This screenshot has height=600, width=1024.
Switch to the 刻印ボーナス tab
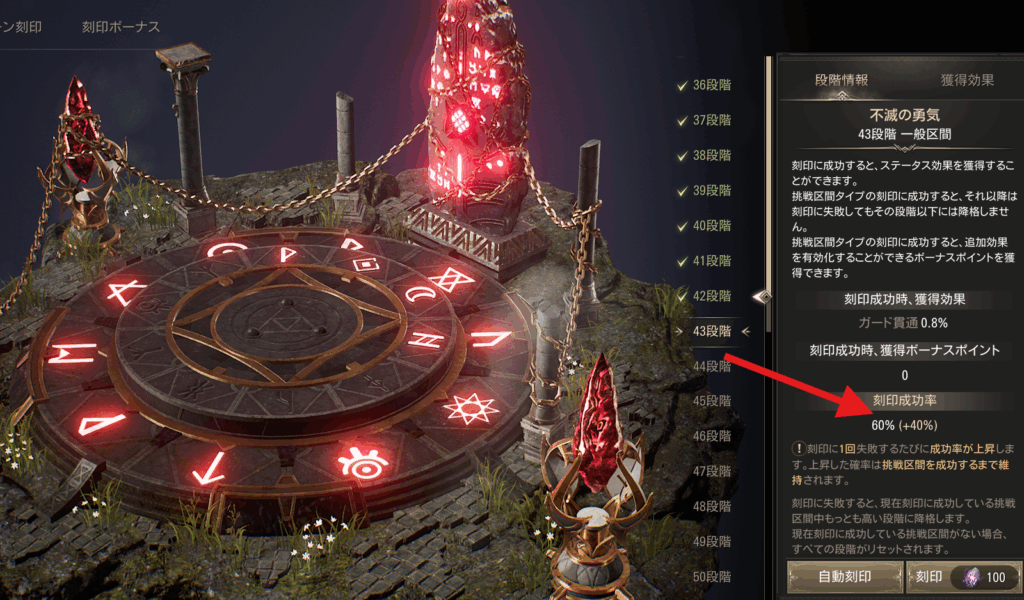(120, 27)
